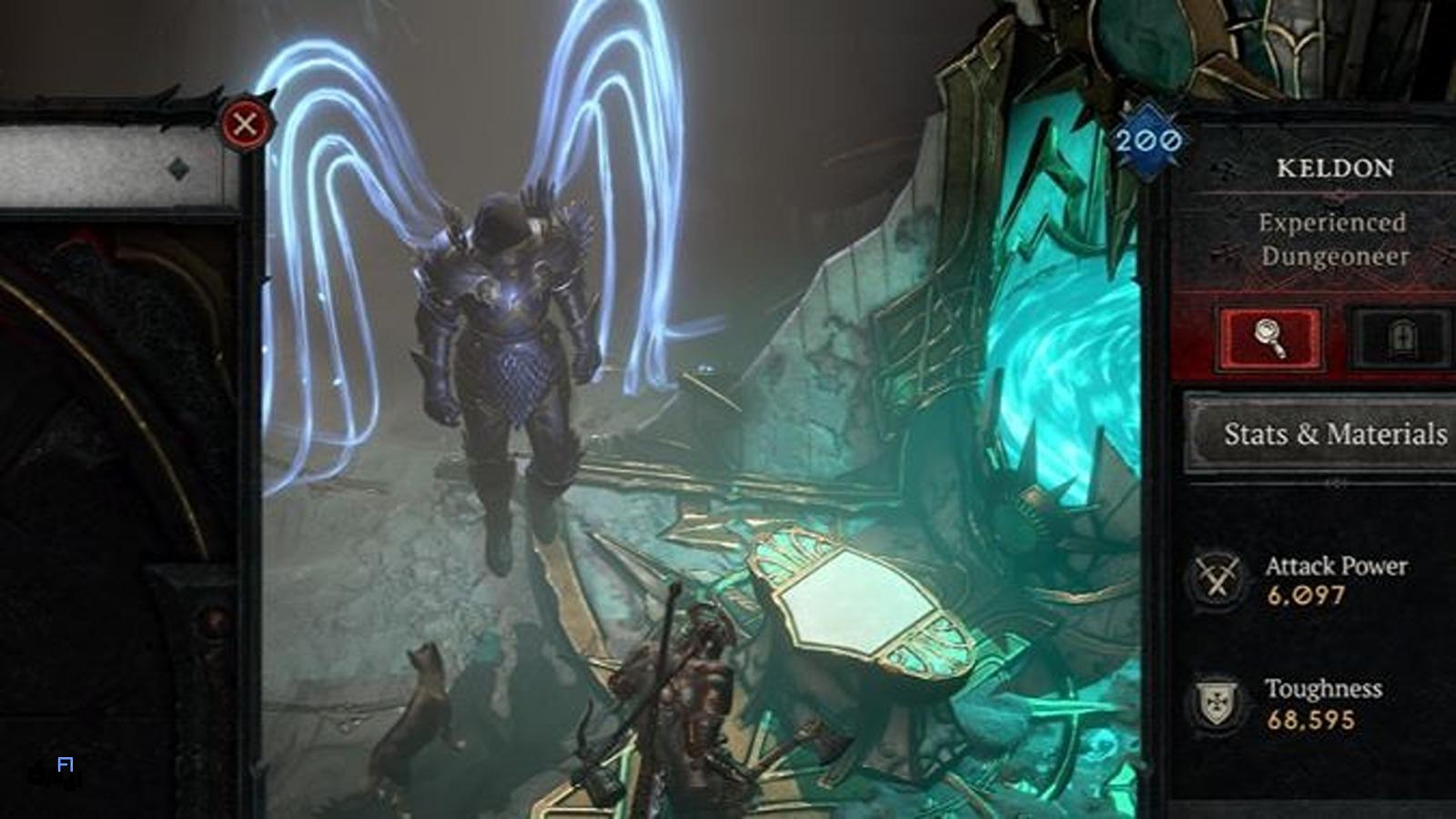The width and height of the screenshot is (1456, 819).
Task: Click the Experienced Dungeoneer title
Action: (x=1332, y=241)
